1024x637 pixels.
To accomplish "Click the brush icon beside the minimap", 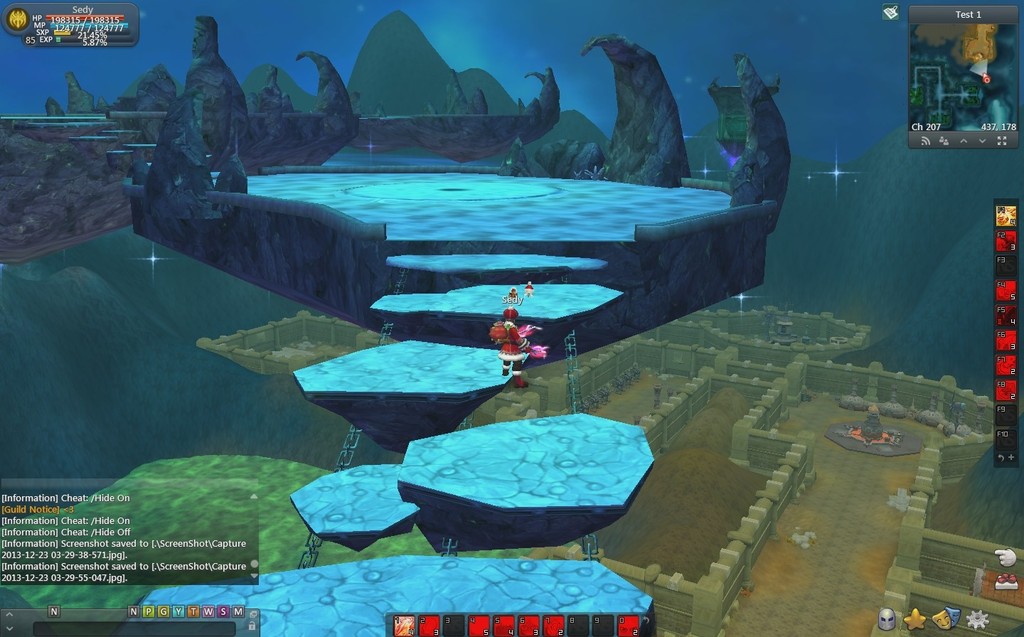I will pos(891,12).
